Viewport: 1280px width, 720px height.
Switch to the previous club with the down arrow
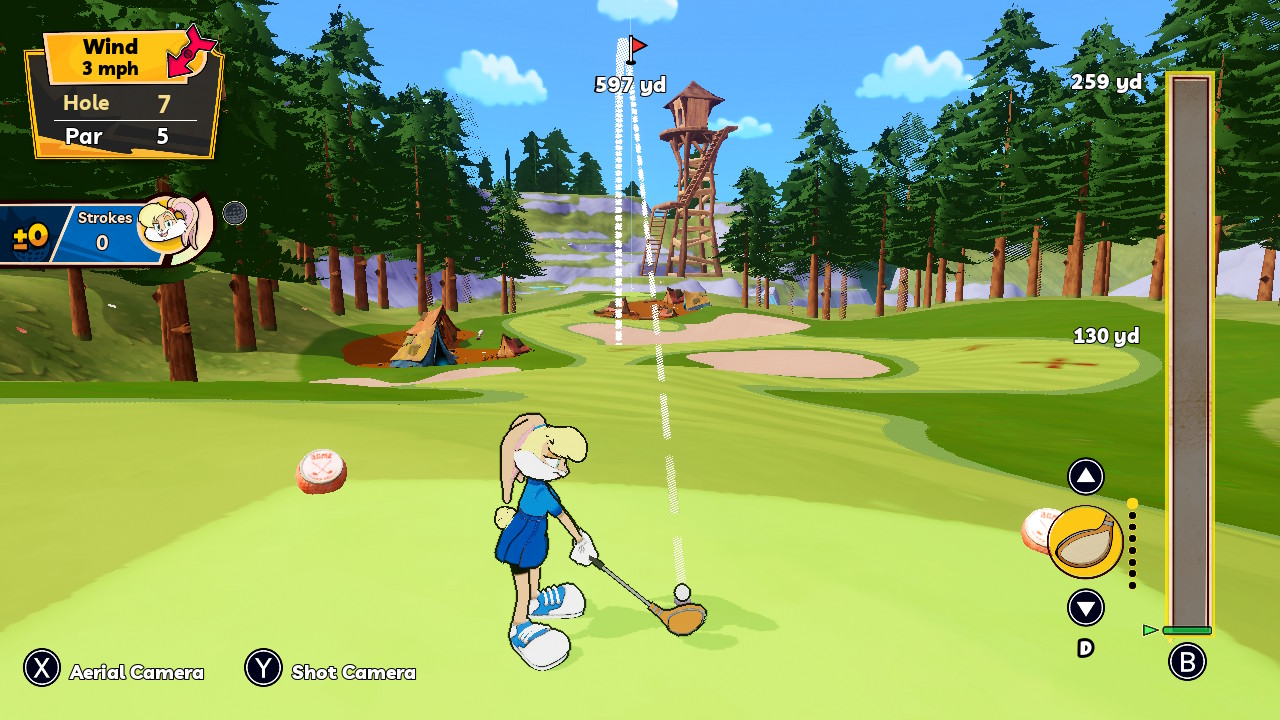click(1085, 607)
